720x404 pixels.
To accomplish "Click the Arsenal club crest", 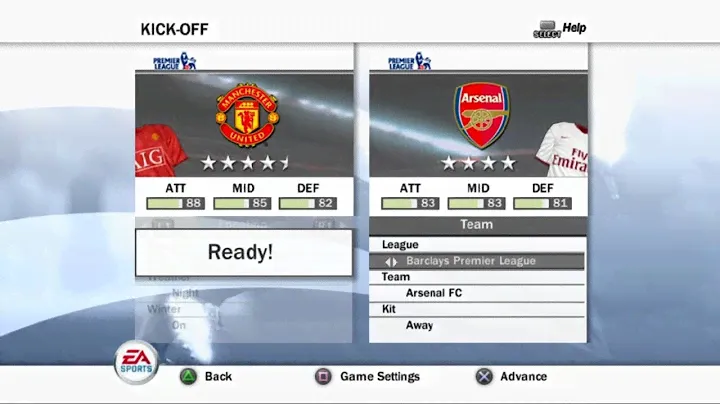I will 481,115.
